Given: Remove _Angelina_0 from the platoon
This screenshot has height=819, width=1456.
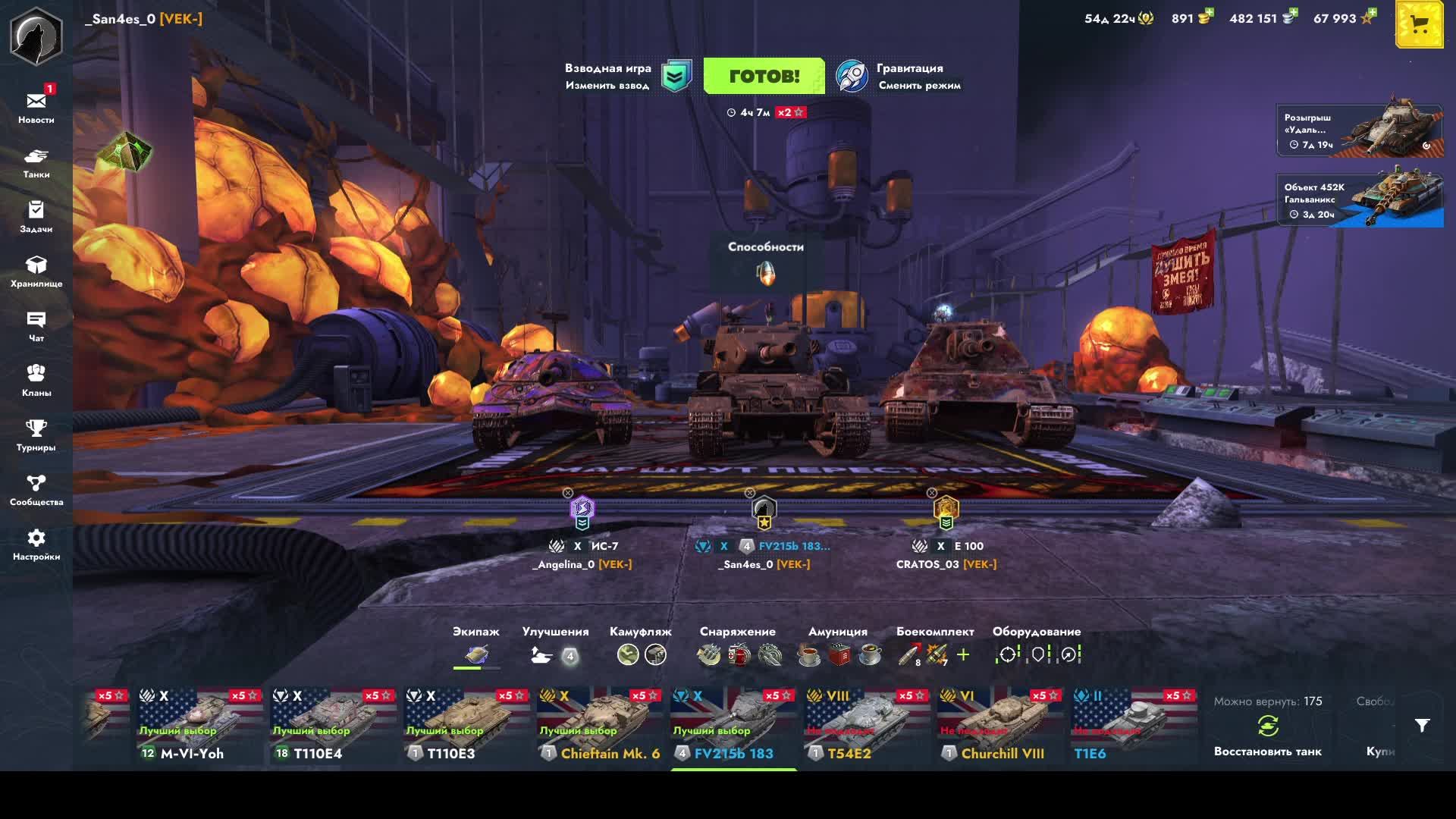Looking at the screenshot, I should [x=568, y=493].
